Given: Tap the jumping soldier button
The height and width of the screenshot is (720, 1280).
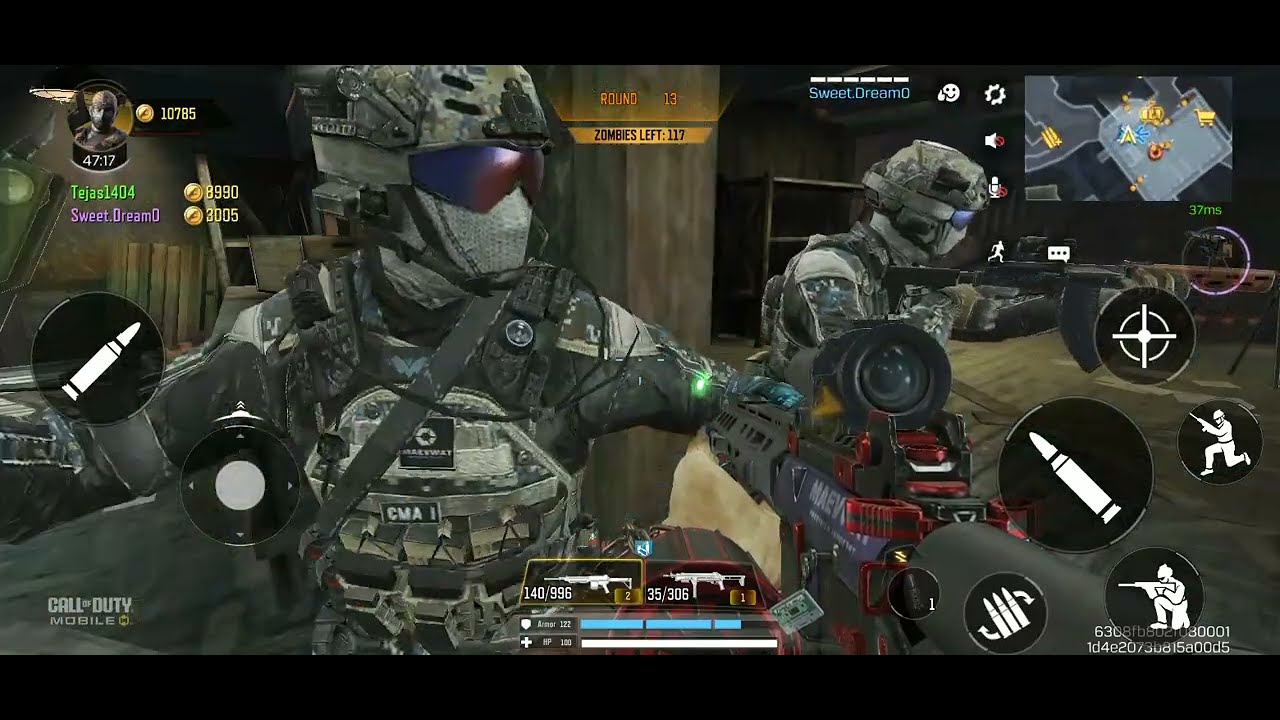Looking at the screenshot, I should click(x=1217, y=441).
